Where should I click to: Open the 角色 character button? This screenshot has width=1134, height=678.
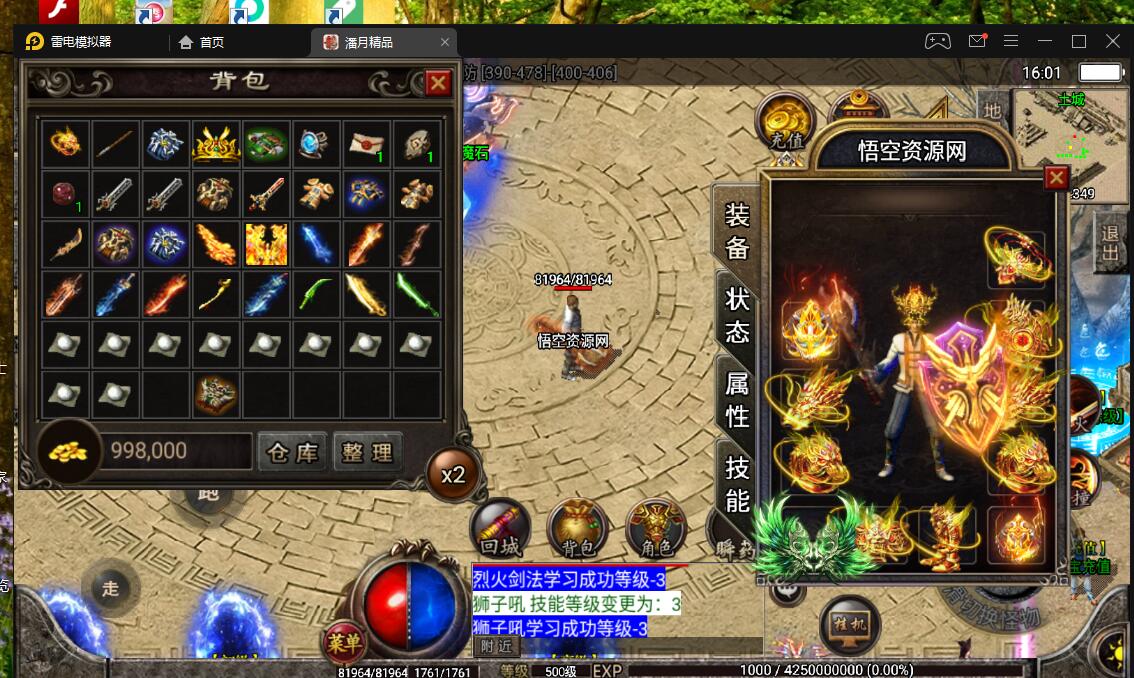[655, 528]
